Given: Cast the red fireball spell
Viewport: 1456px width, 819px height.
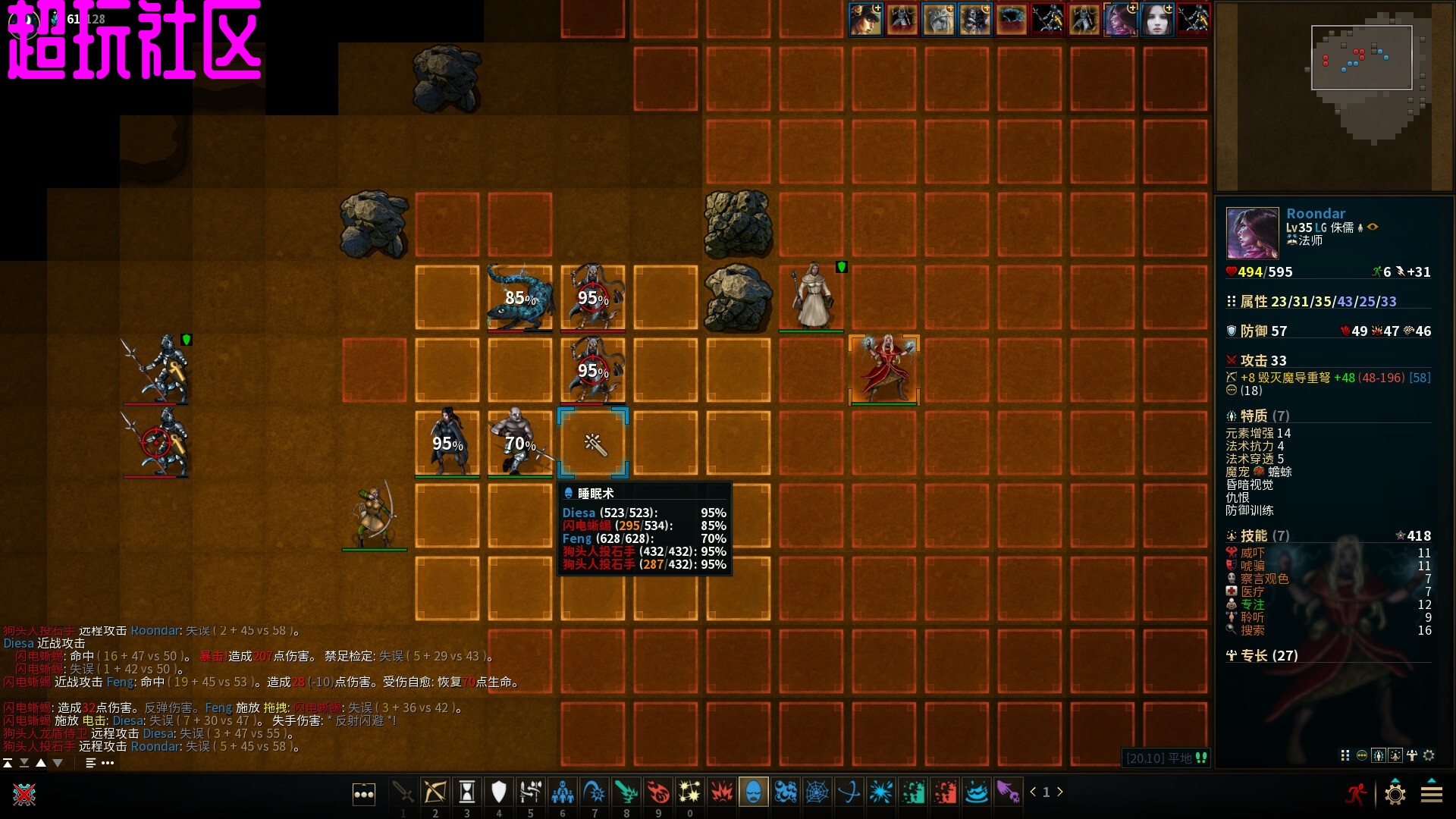Looking at the screenshot, I should pos(658,792).
